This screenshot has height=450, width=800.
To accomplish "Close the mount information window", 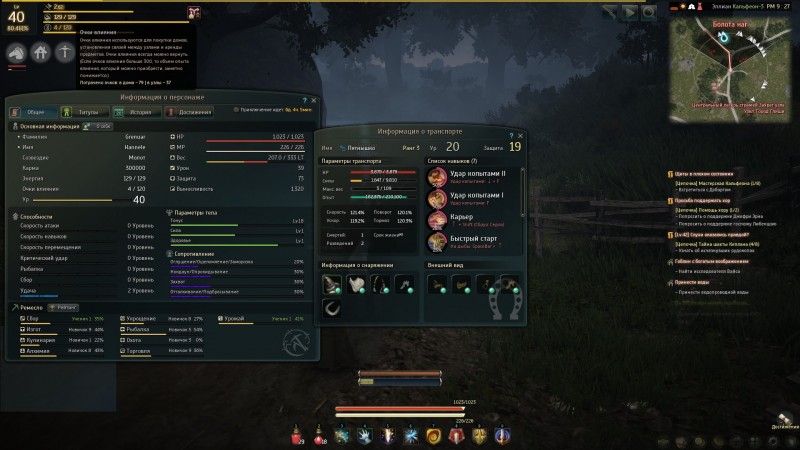I will pos(520,134).
